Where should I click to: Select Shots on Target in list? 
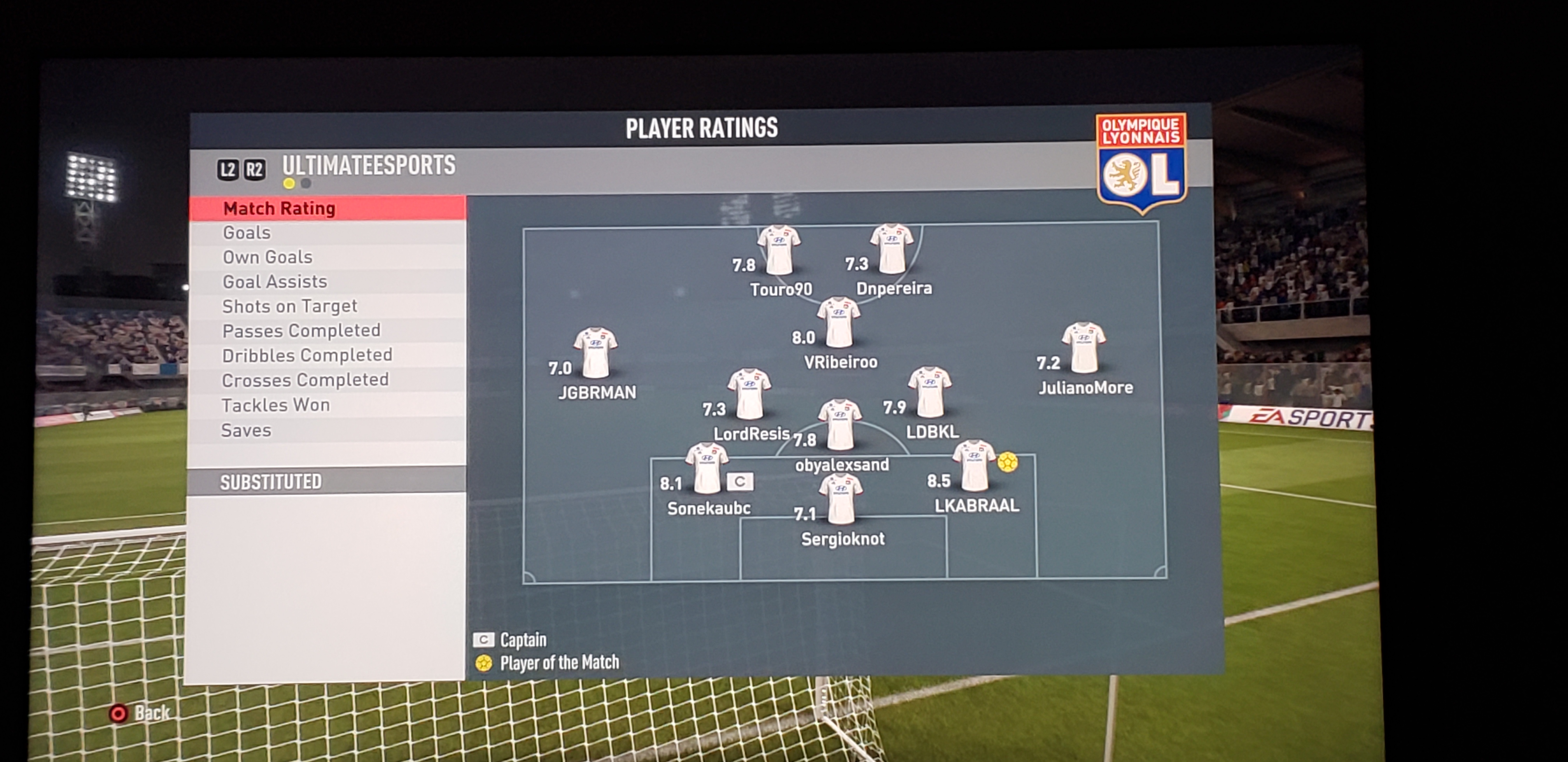pos(290,306)
